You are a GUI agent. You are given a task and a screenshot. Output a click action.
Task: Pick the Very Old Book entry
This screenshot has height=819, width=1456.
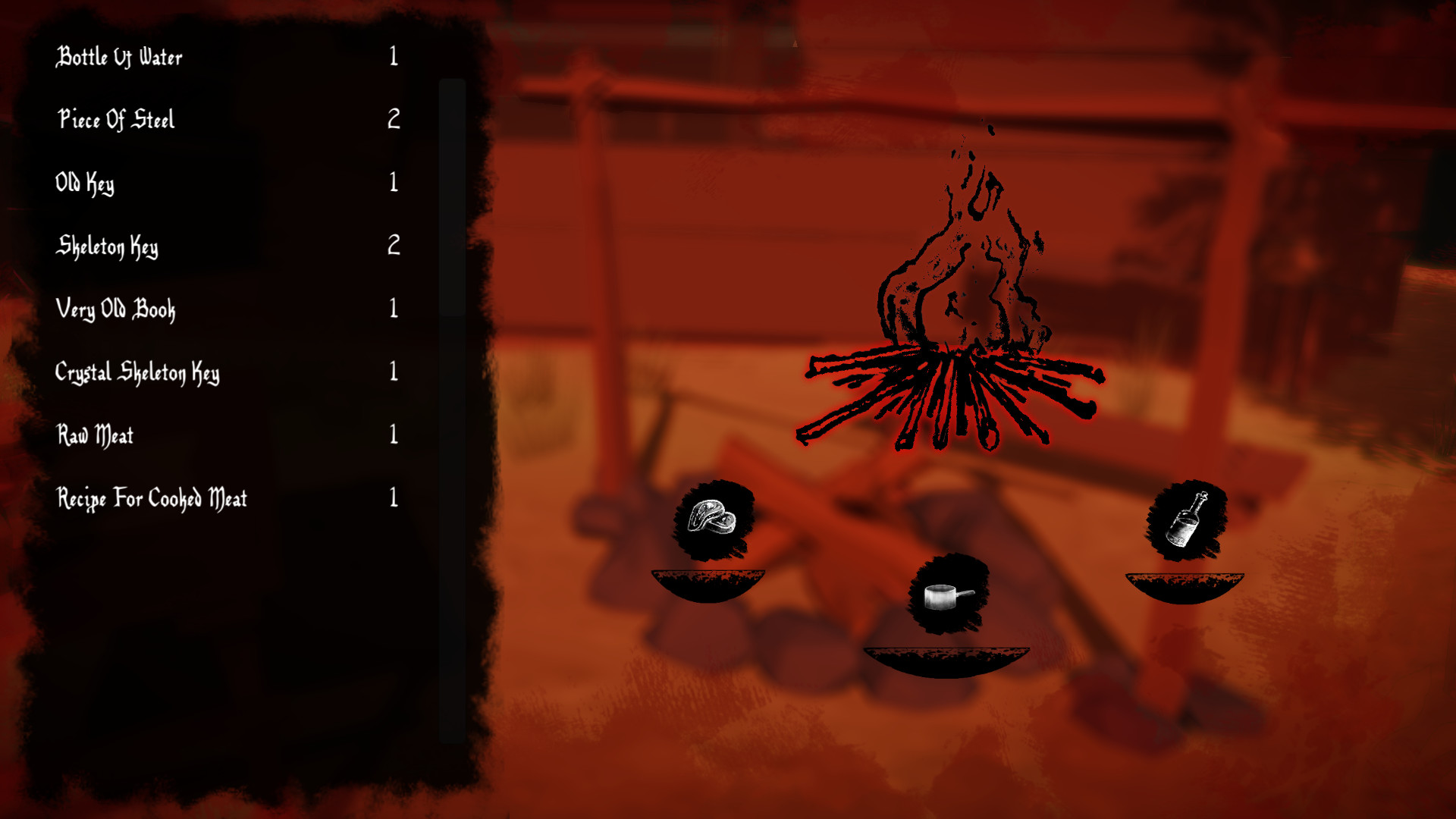(118, 309)
